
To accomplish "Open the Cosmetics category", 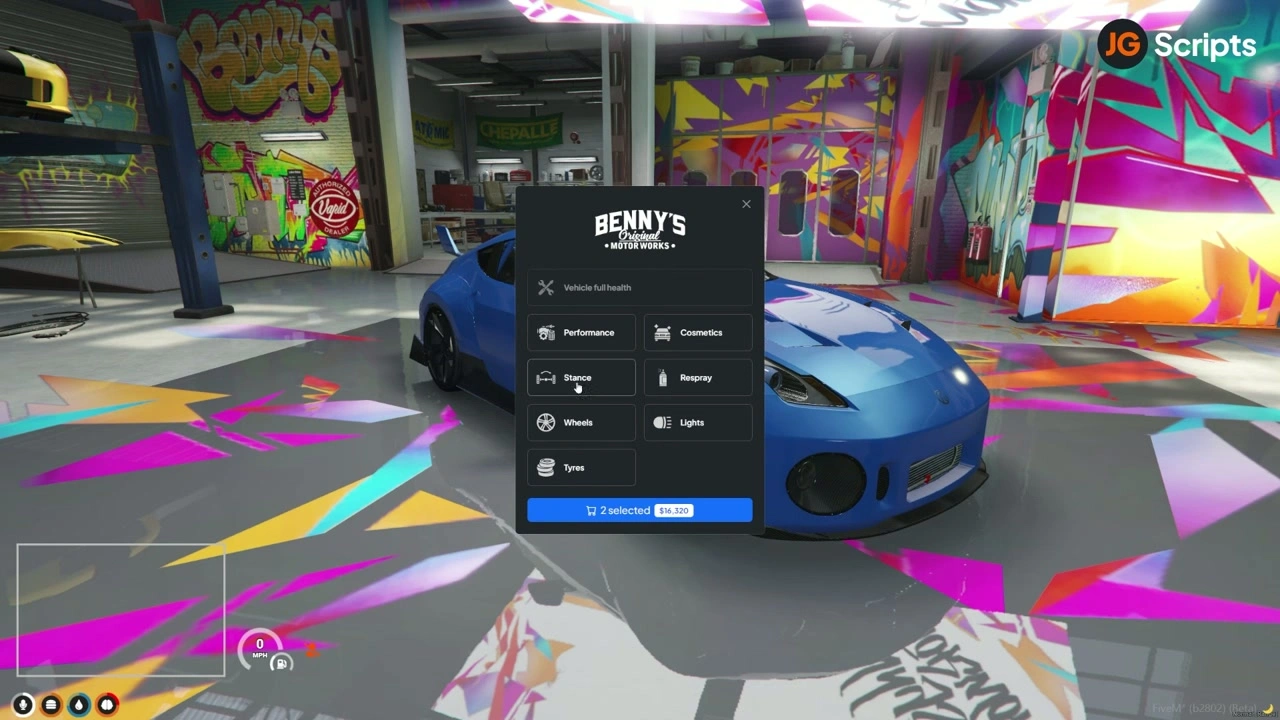I will pyautogui.click(x=698, y=333).
